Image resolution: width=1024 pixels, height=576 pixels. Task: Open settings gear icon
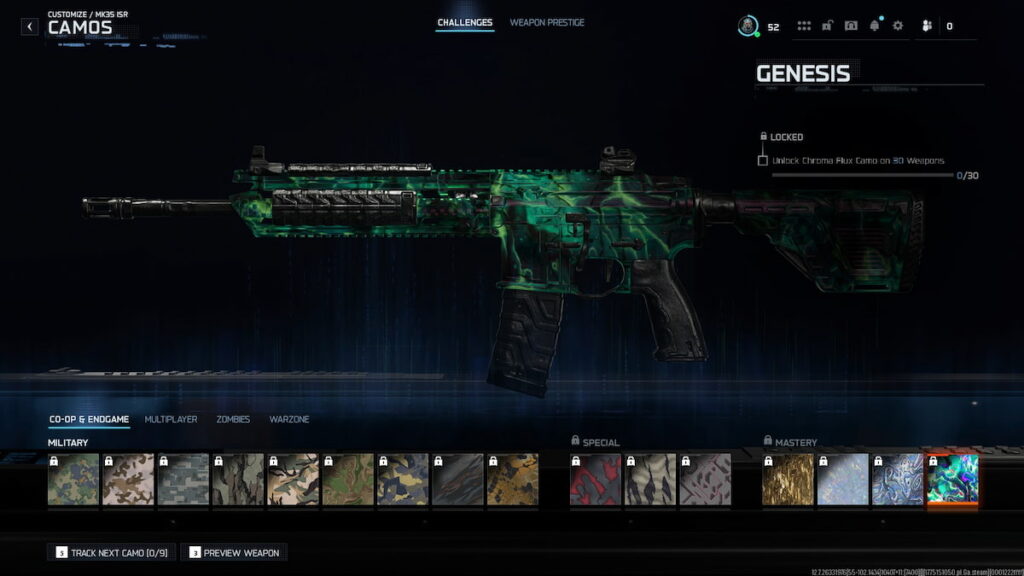coord(897,26)
